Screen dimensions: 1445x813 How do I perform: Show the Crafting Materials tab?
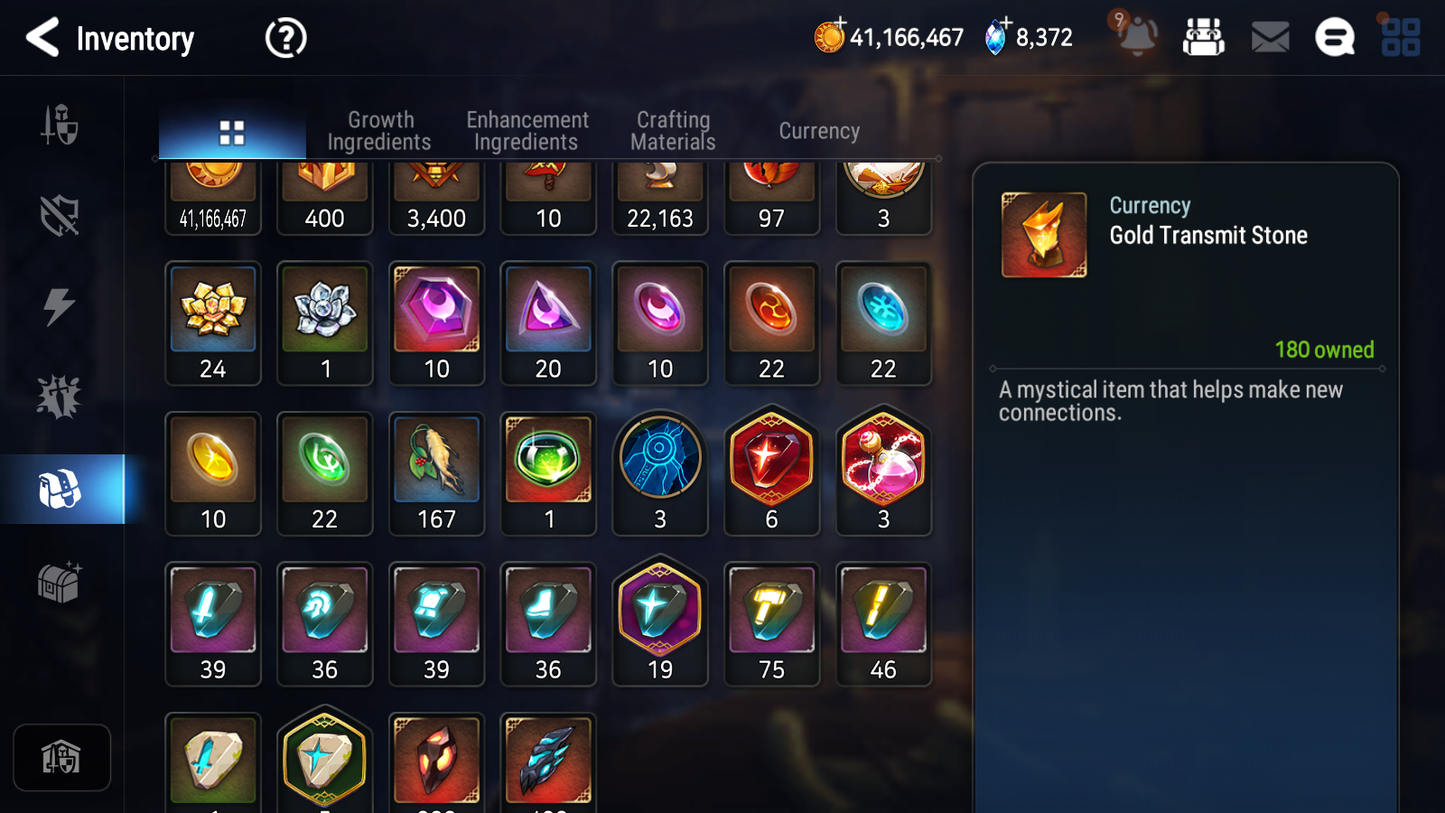coord(673,131)
